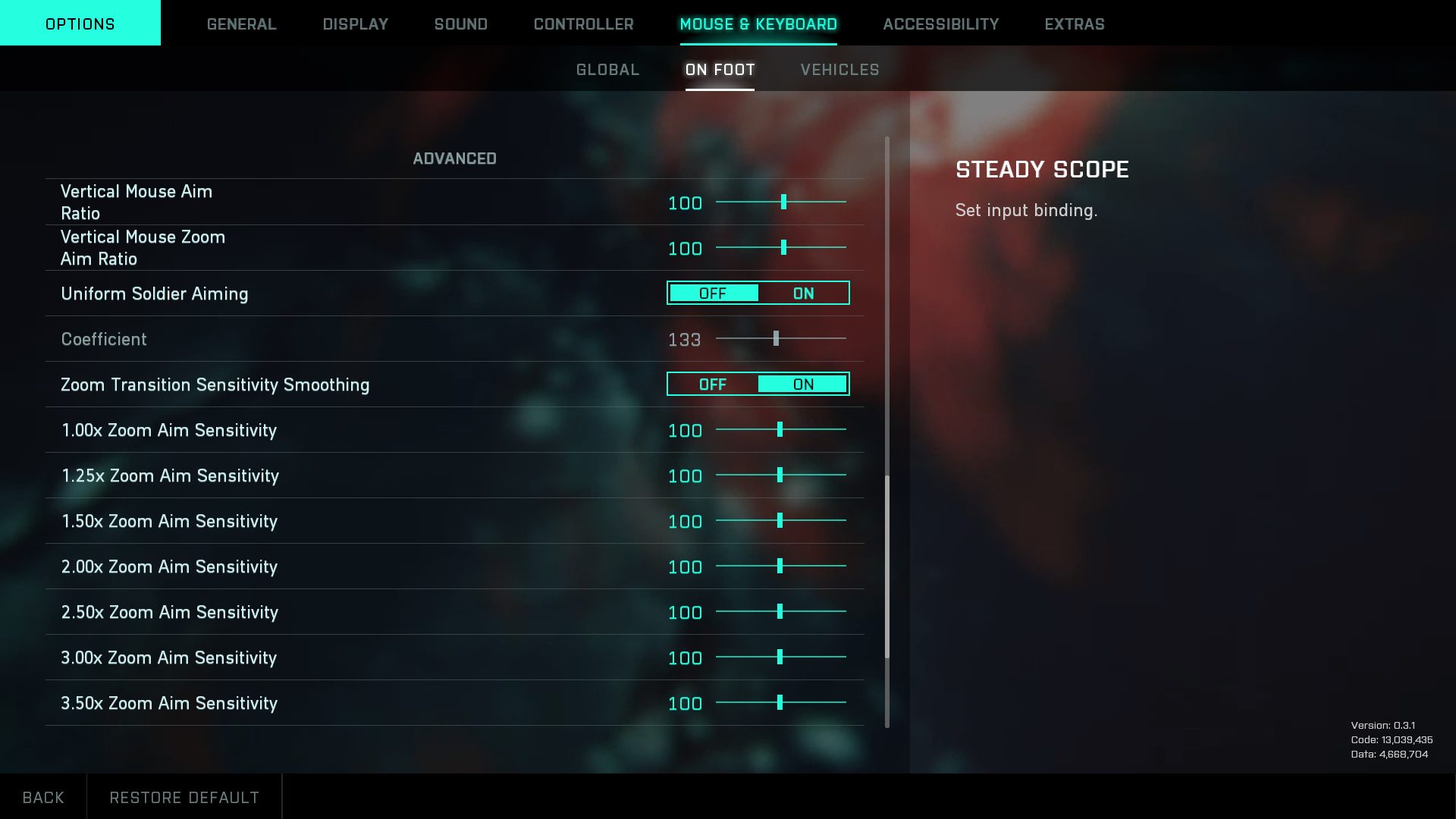The image size is (1456, 819).
Task: Switch to the Global sub-tab
Action: [607, 70]
